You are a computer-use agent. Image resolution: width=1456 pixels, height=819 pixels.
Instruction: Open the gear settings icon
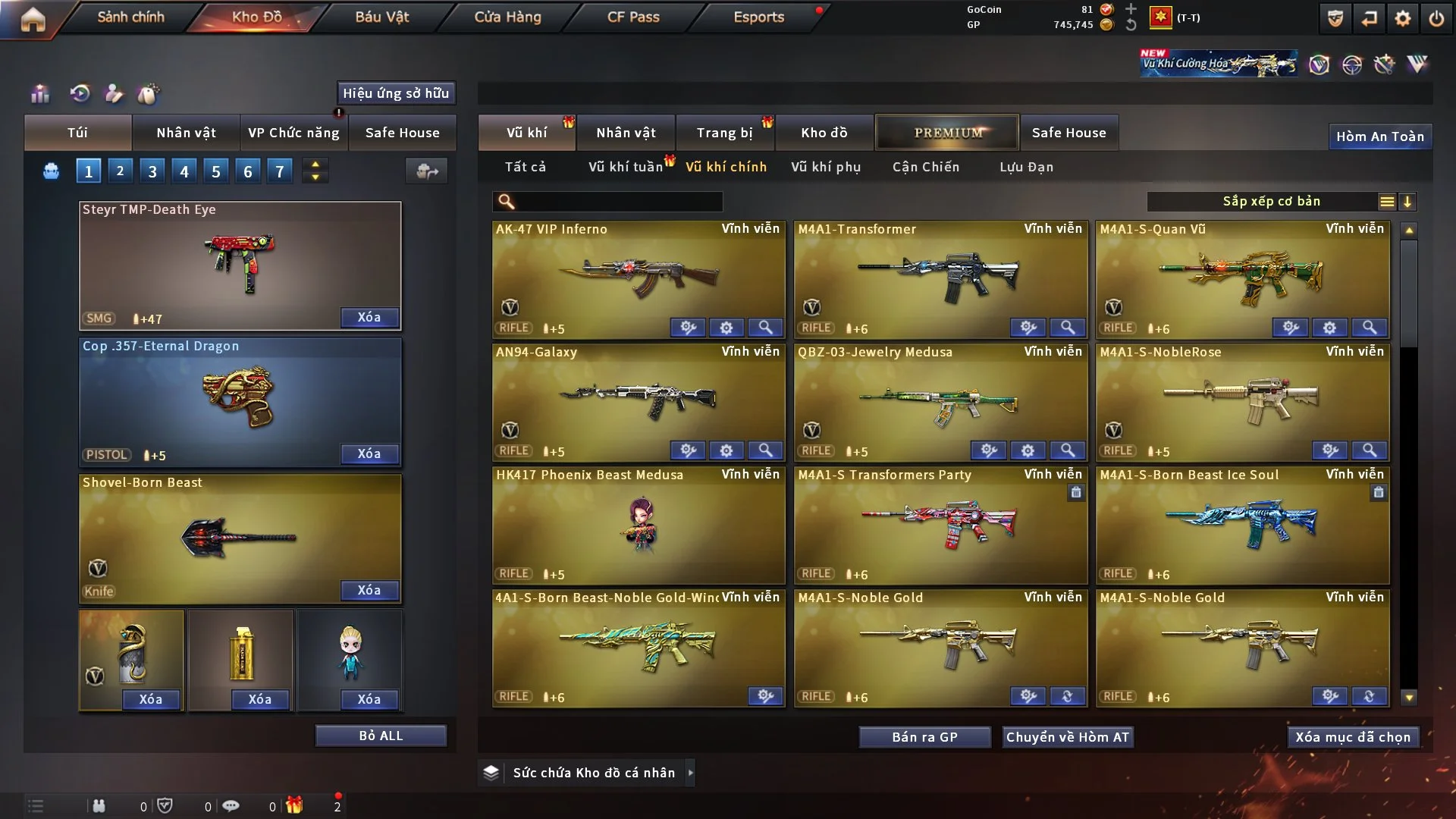coord(1403,18)
